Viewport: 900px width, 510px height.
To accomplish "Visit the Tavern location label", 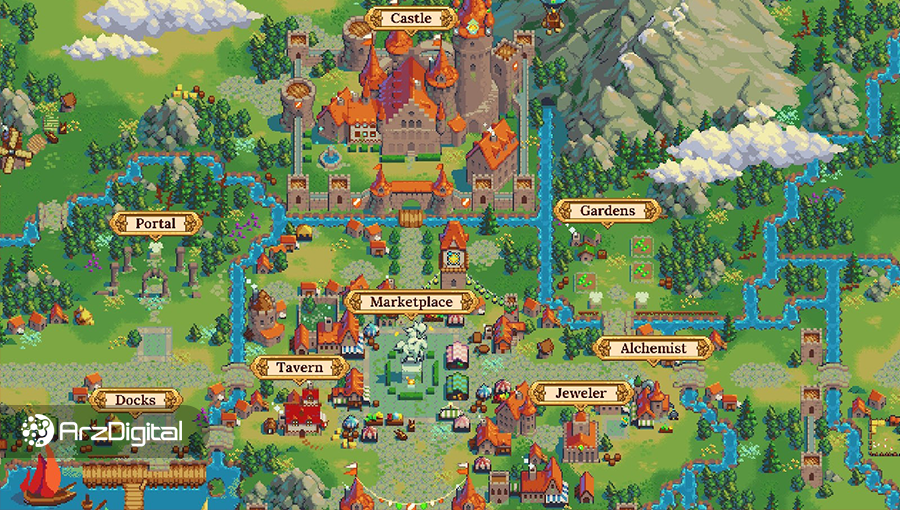I will [300, 367].
